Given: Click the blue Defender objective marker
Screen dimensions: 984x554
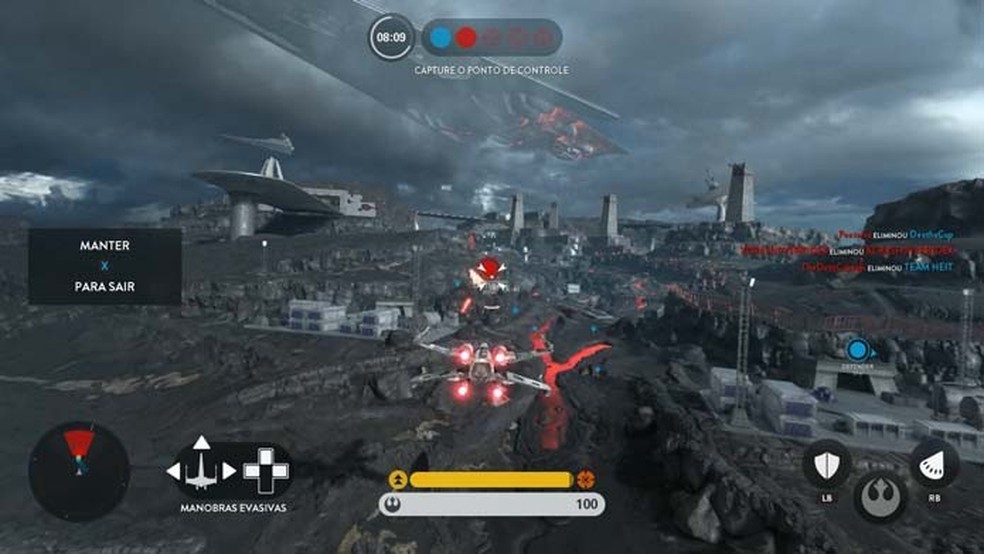Looking at the screenshot, I should coord(857,350).
